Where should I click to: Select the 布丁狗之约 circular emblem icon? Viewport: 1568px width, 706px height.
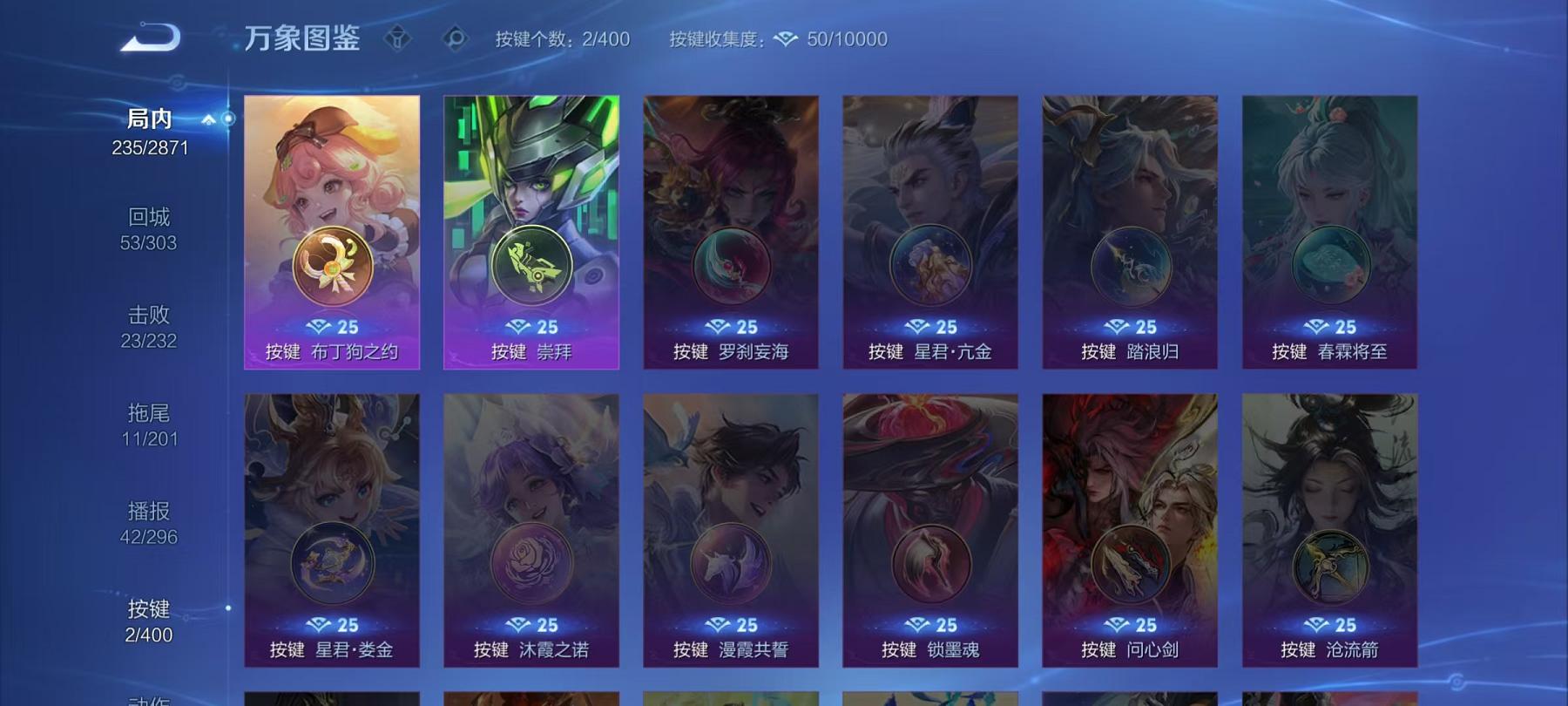click(331, 264)
